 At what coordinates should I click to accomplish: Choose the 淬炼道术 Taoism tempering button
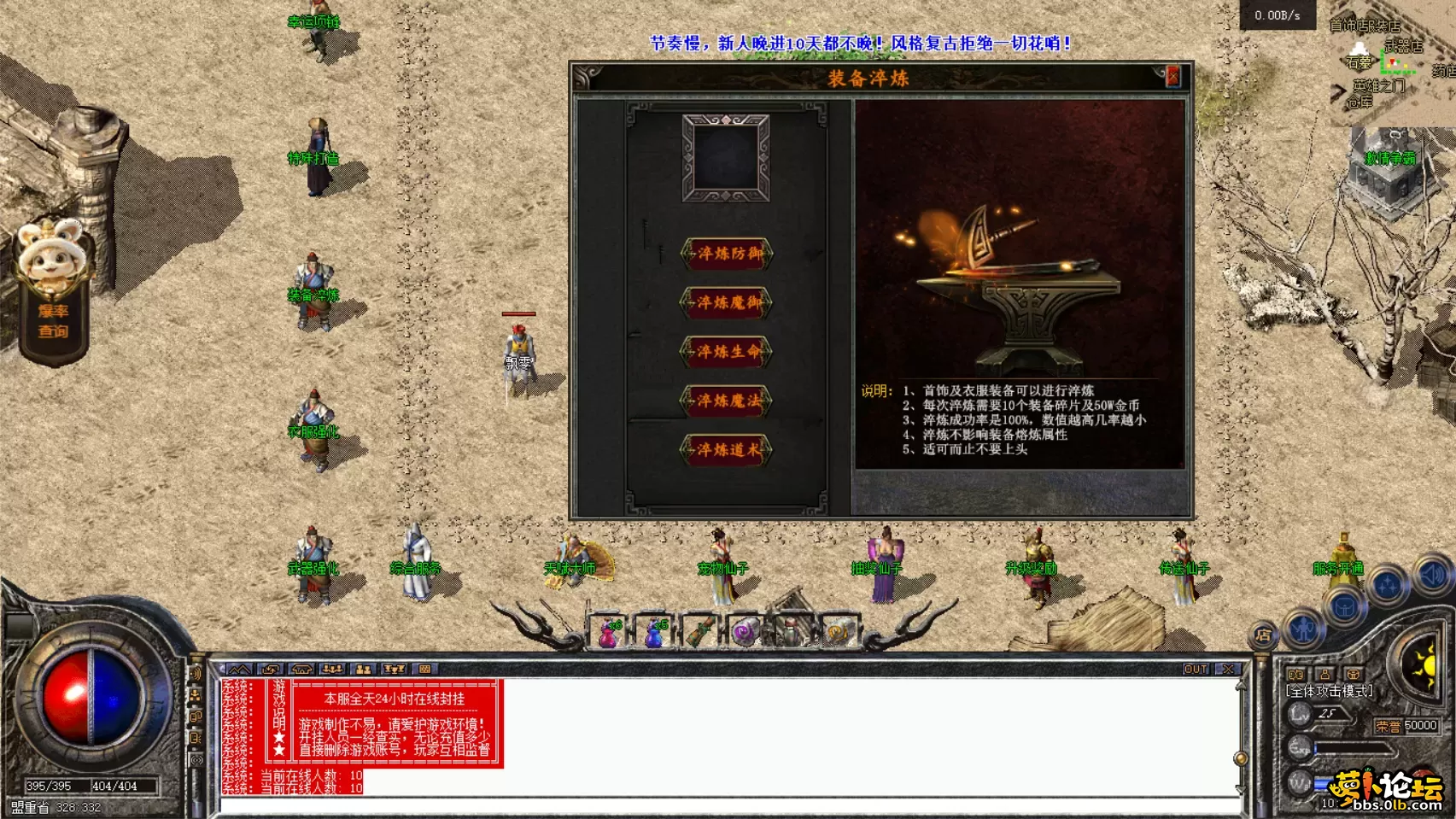727,450
